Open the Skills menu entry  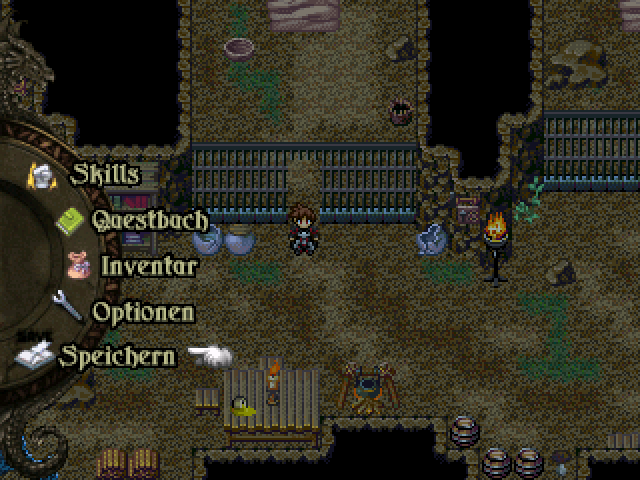(x=105, y=174)
